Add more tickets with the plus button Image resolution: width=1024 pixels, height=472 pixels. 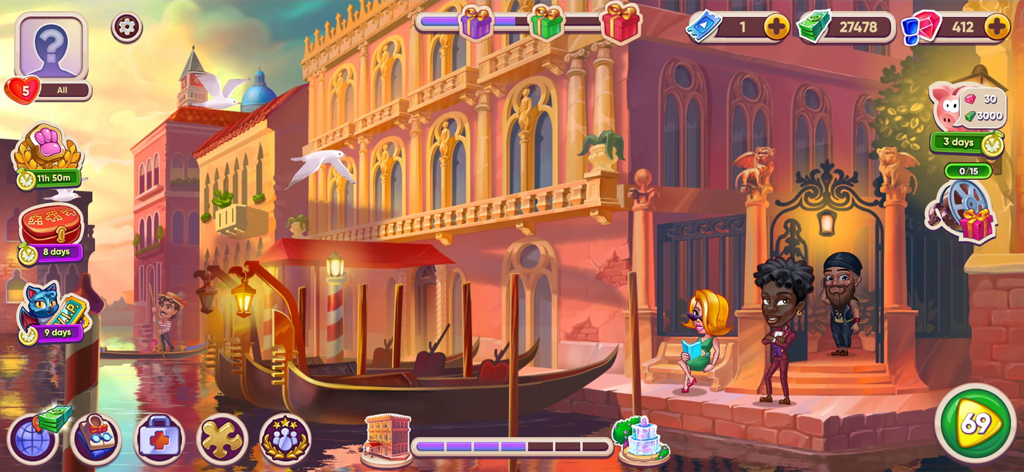pos(777,27)
